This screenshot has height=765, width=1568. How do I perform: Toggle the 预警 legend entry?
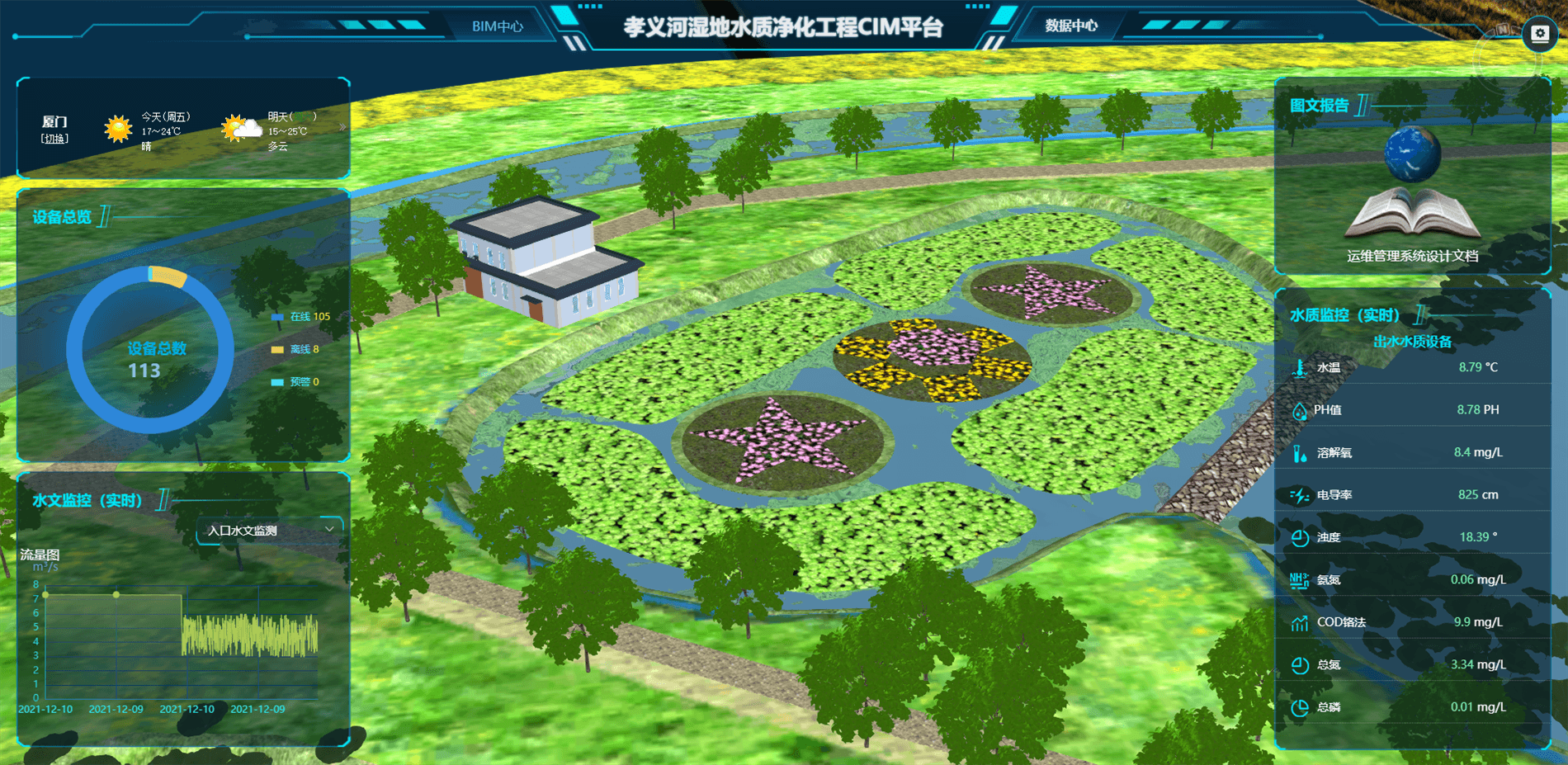(295, 382)
